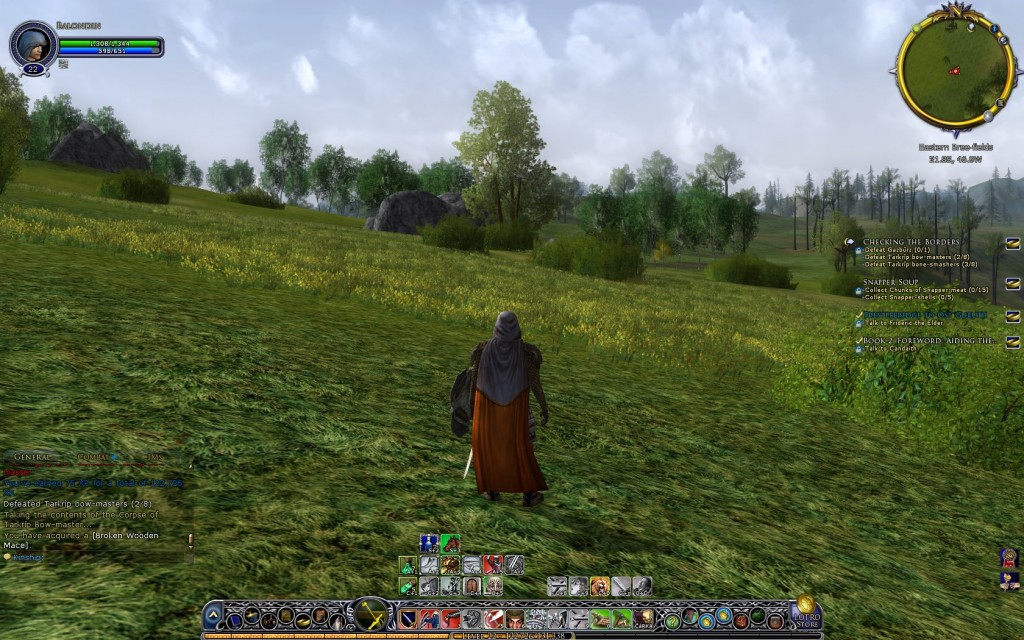Click the player portrait of Balondin
This screenshot has height=640, width=1024.
[x=32, y=44]
